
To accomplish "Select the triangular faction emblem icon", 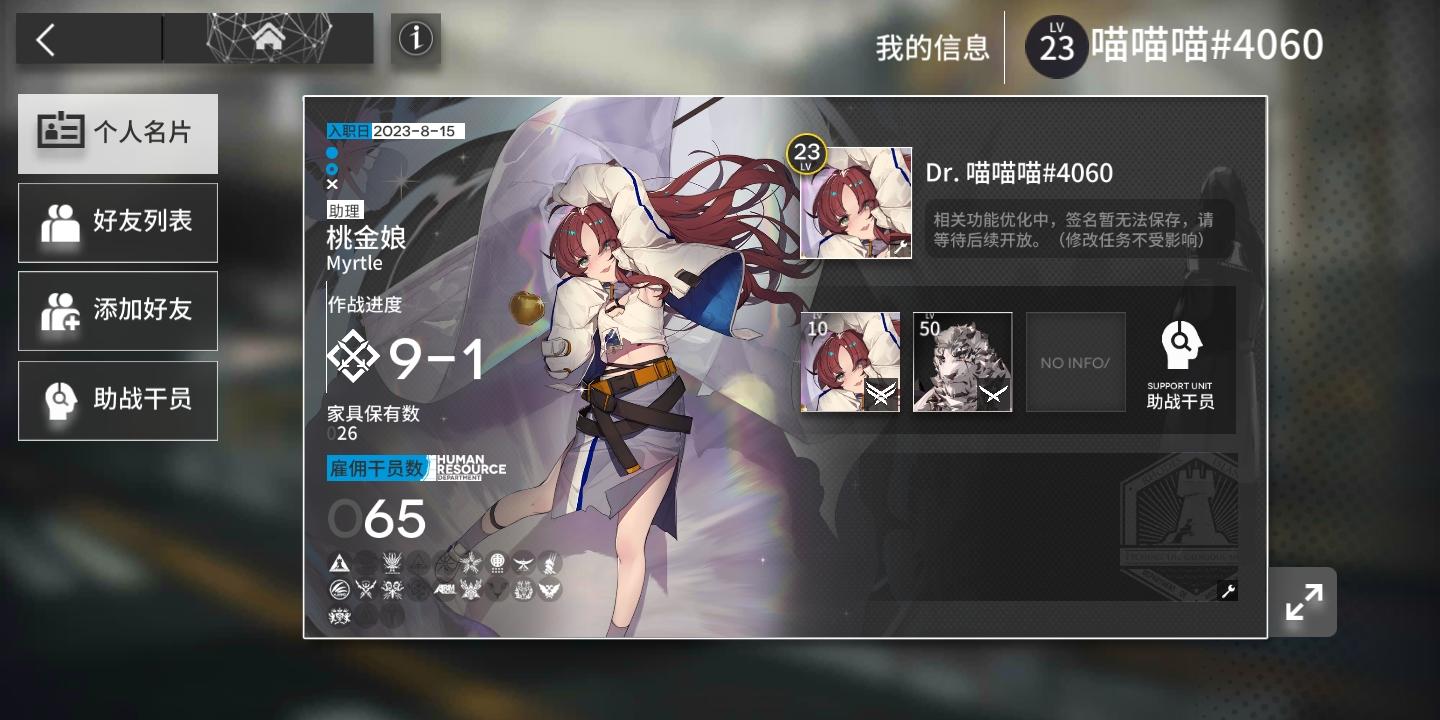I will tap(338, 563).
